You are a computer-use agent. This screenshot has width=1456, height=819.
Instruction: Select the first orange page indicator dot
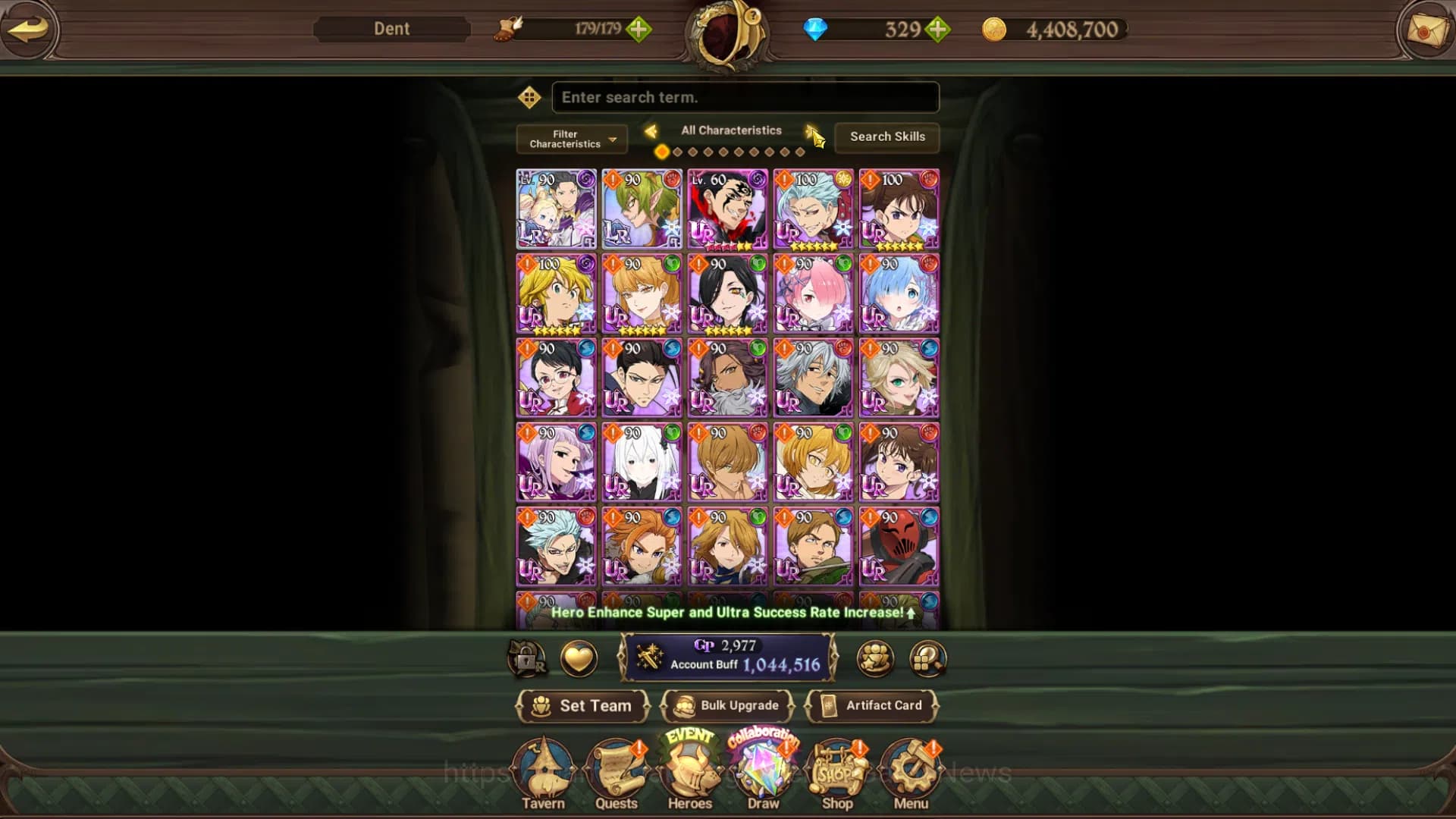tap(661, 152)
